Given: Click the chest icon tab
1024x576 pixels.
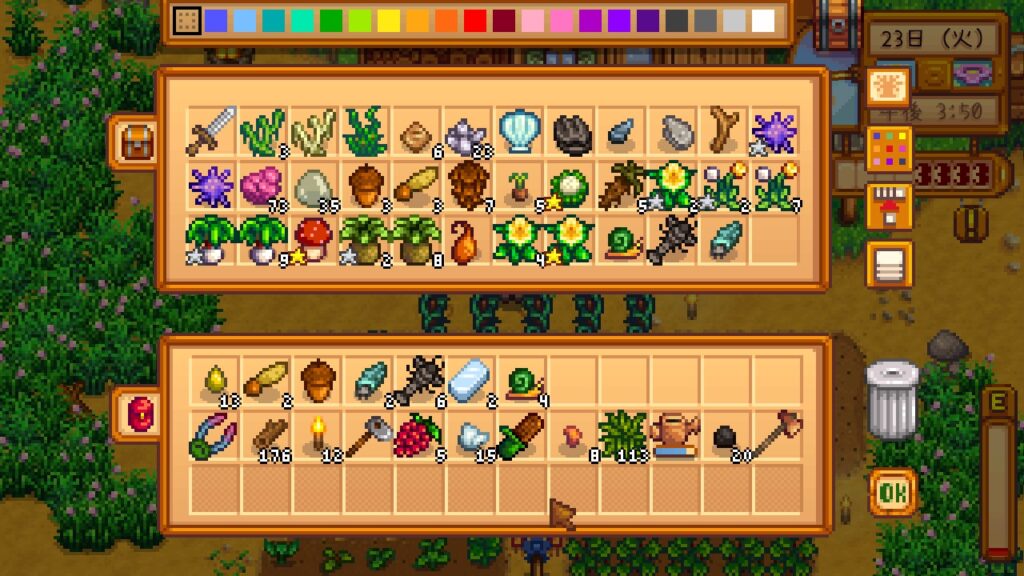Looking at the screenshot, I should pos(135,141).
